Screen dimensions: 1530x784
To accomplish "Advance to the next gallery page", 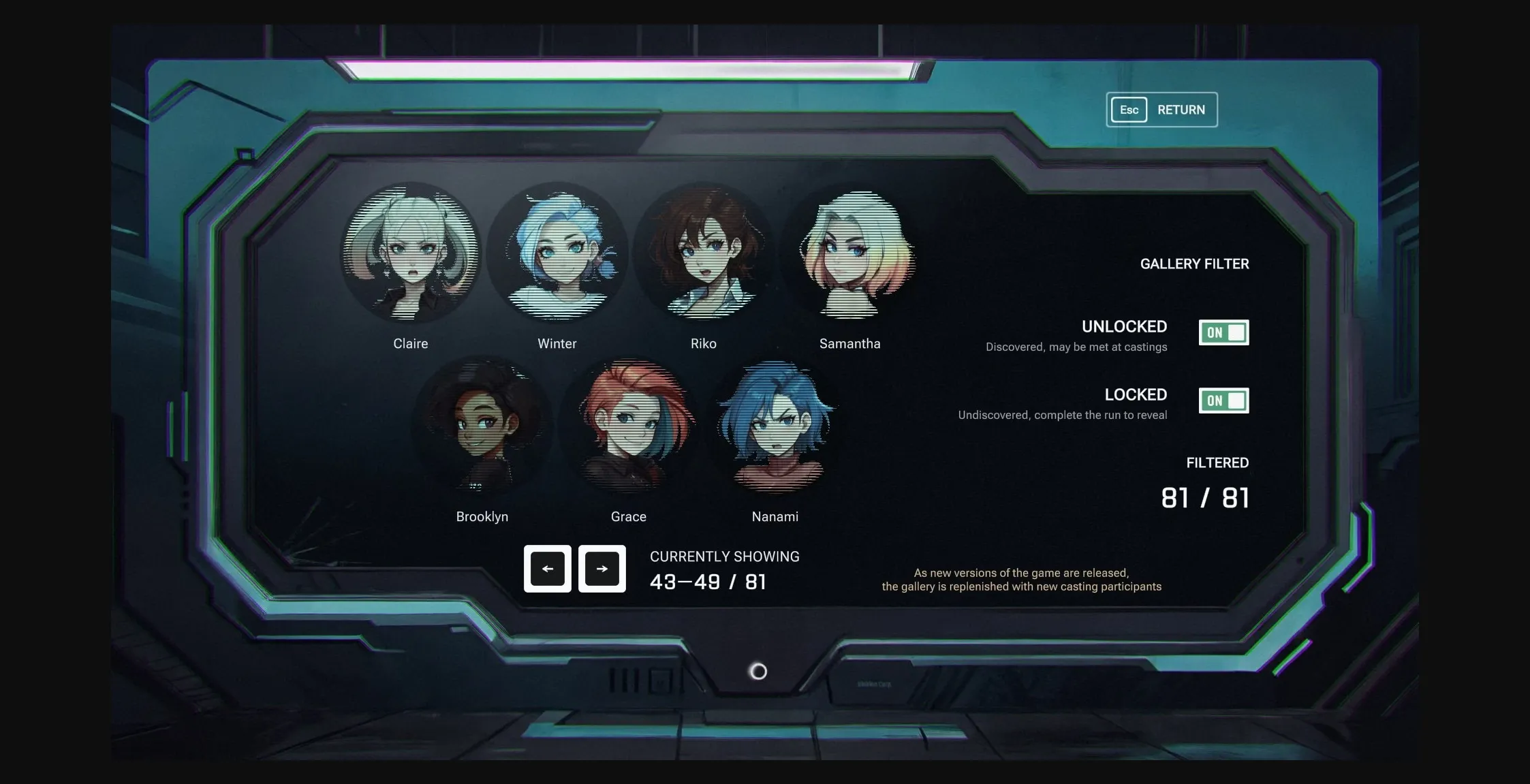I will click(x=602, y=568).
